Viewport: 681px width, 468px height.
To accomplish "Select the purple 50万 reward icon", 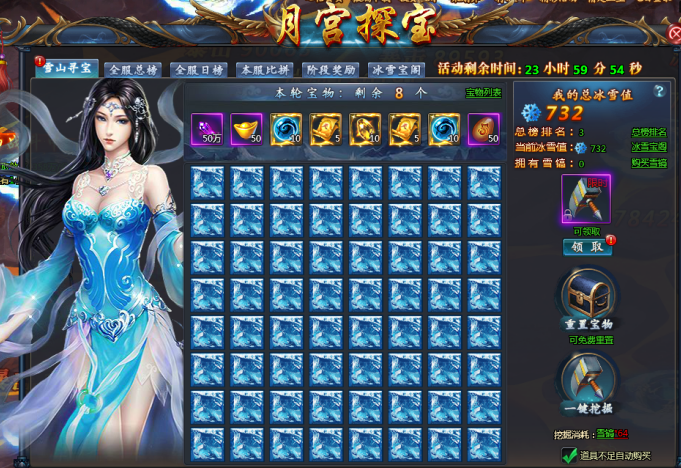I will tap(207, 129).
